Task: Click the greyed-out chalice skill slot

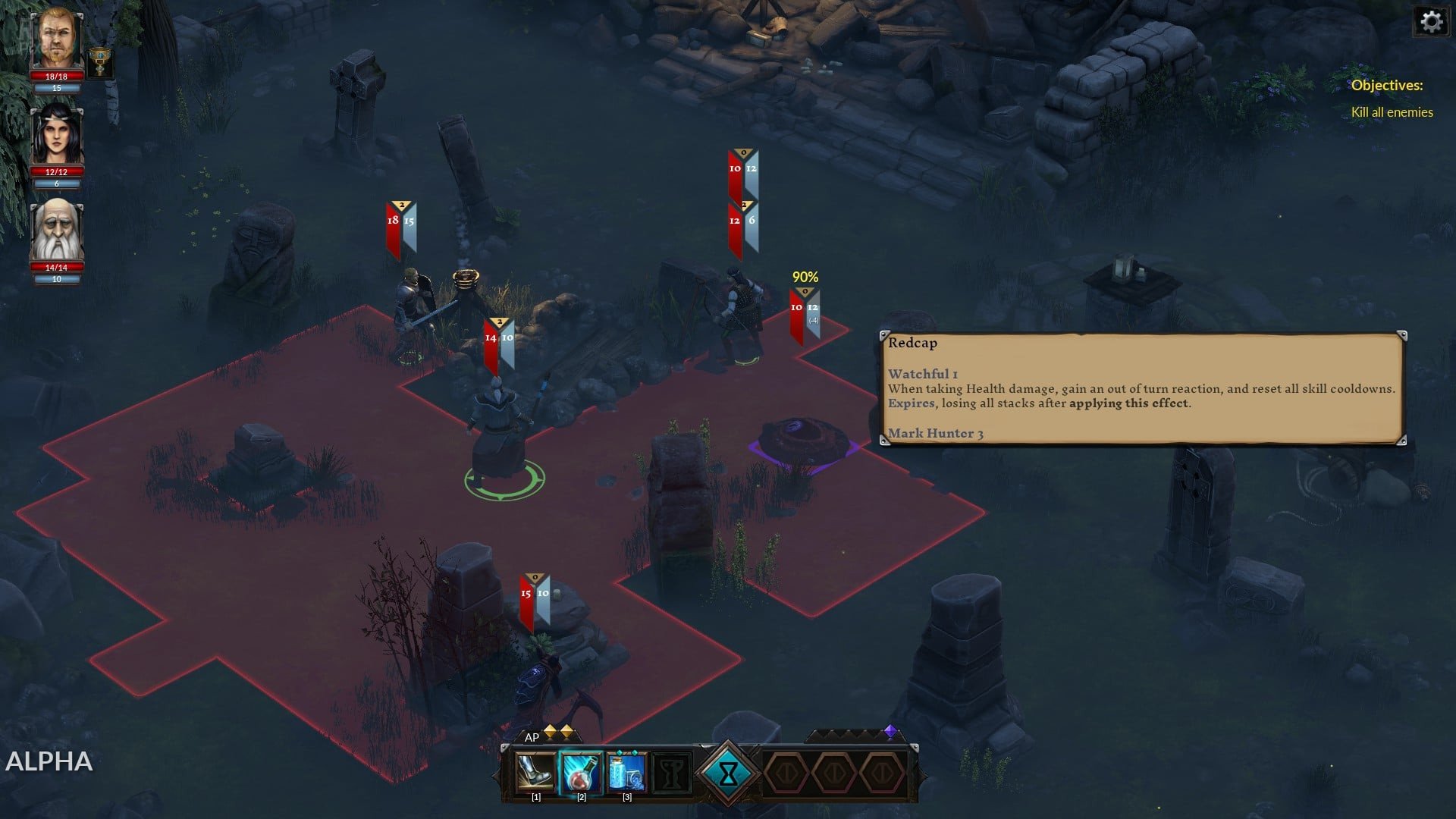Action: point(672,773)
